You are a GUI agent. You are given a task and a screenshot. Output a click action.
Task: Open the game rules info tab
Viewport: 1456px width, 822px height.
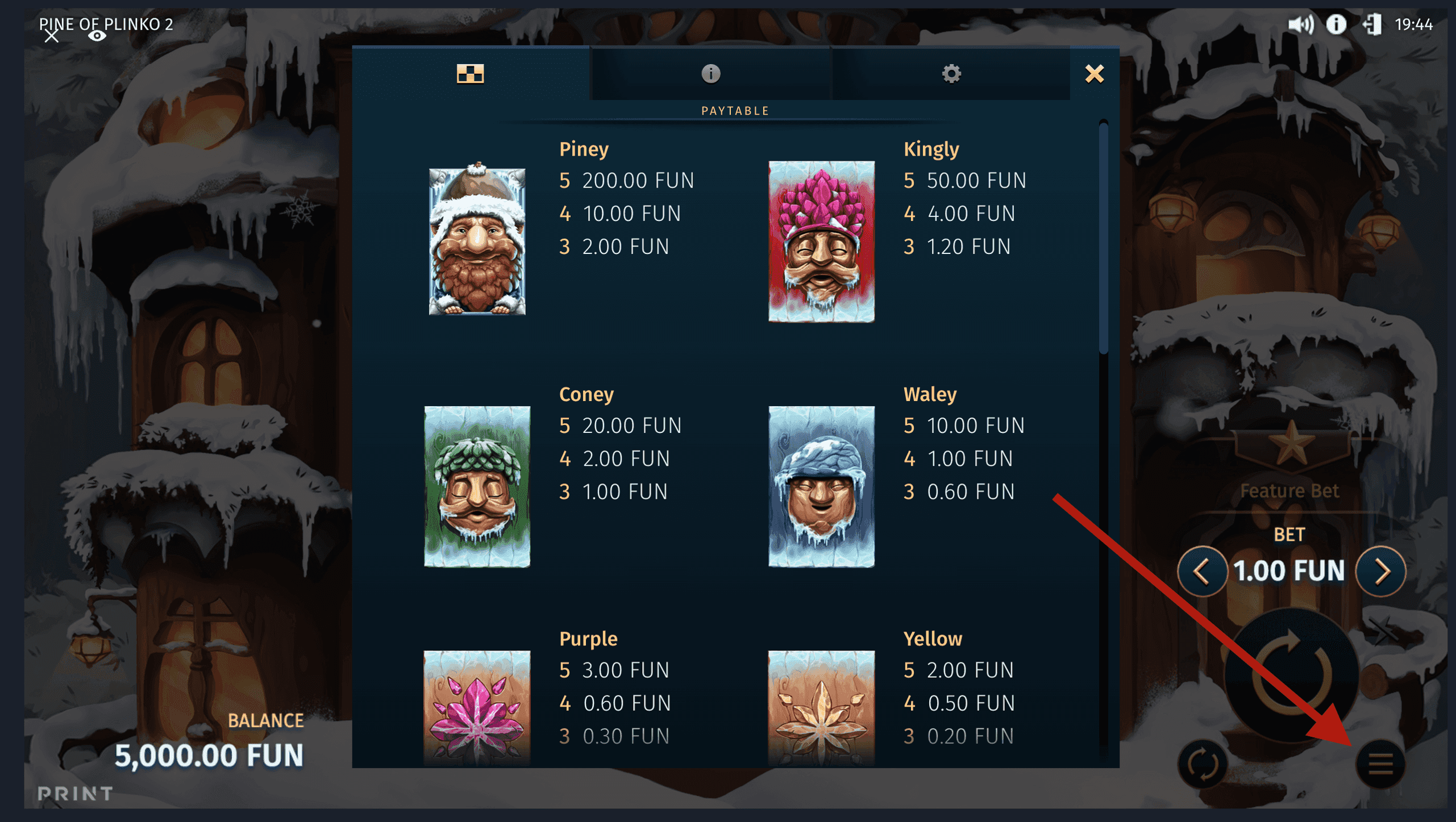click(710, 73)
